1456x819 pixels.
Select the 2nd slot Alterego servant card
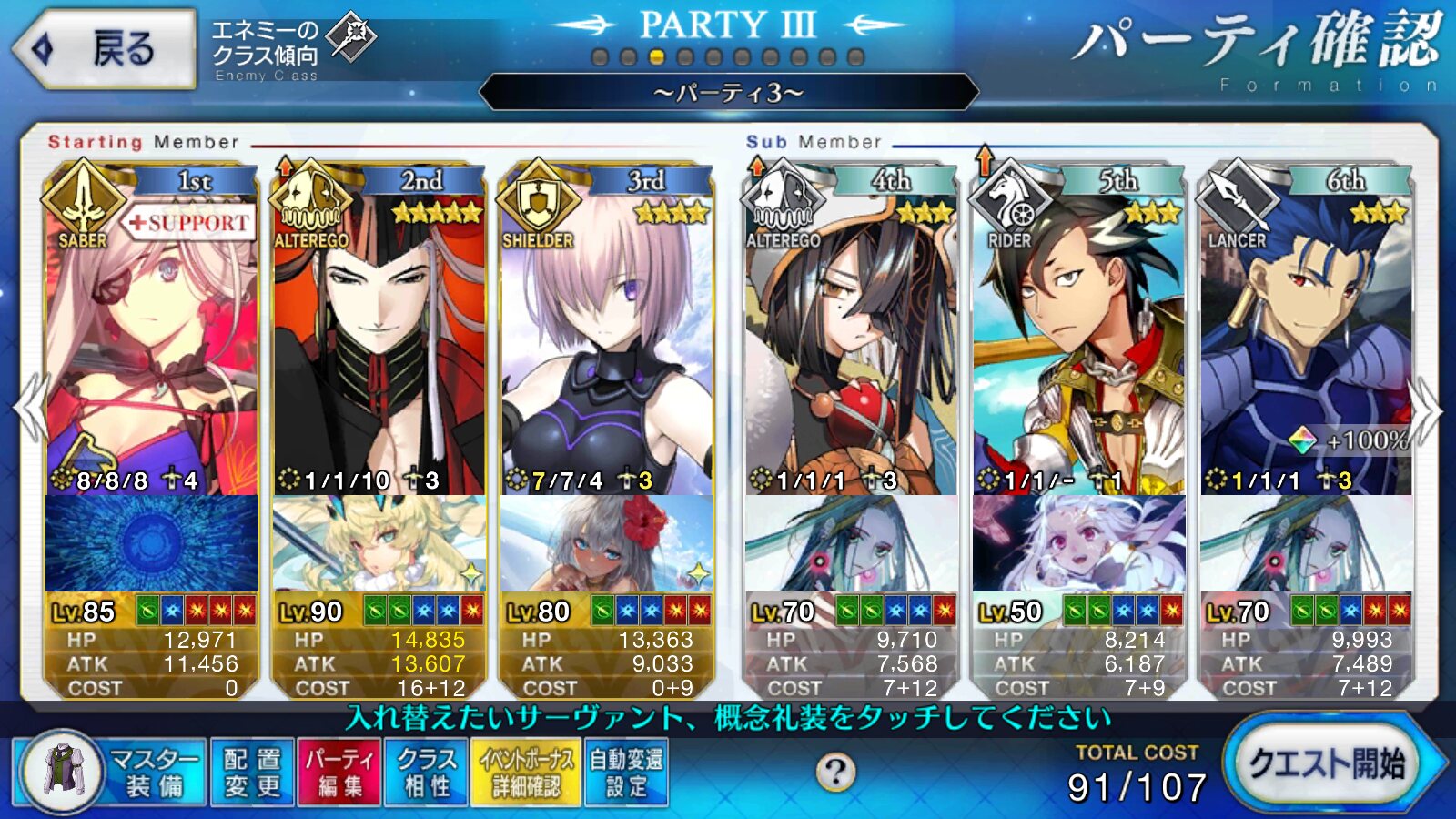[x=379, y=346]
